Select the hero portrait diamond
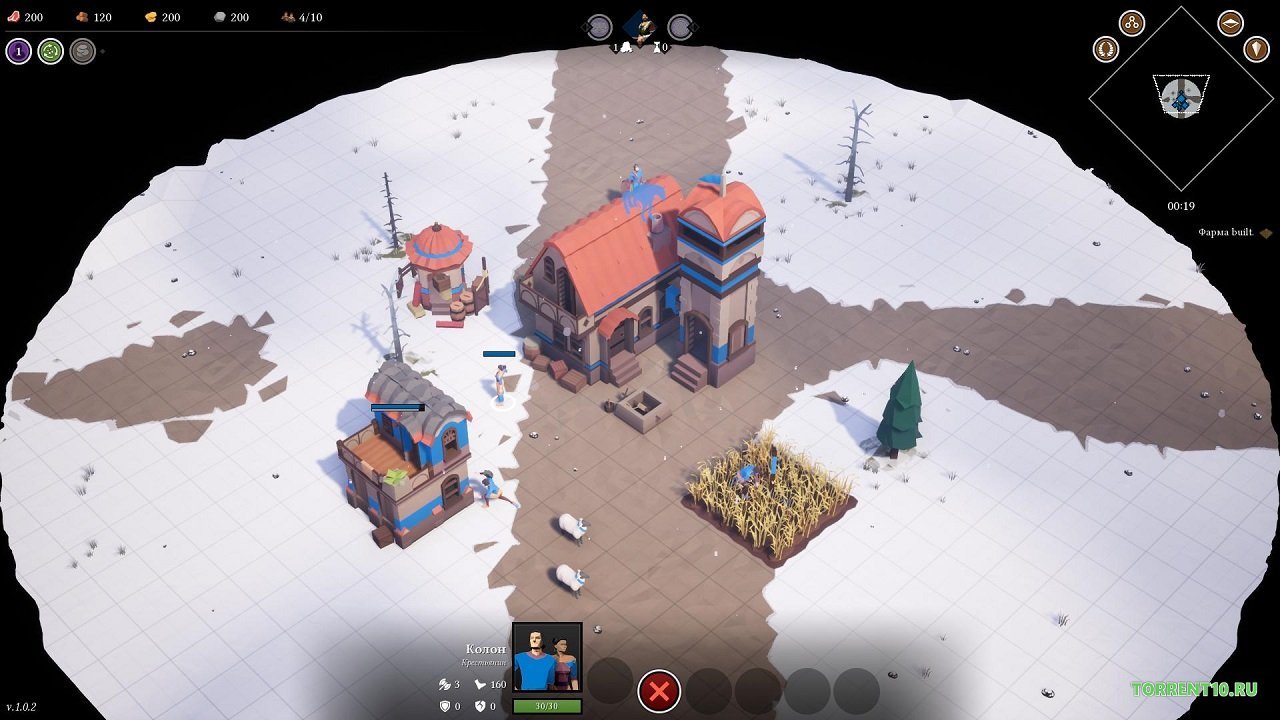Screen dimensions: 1280x720 (x=640, y=25)
